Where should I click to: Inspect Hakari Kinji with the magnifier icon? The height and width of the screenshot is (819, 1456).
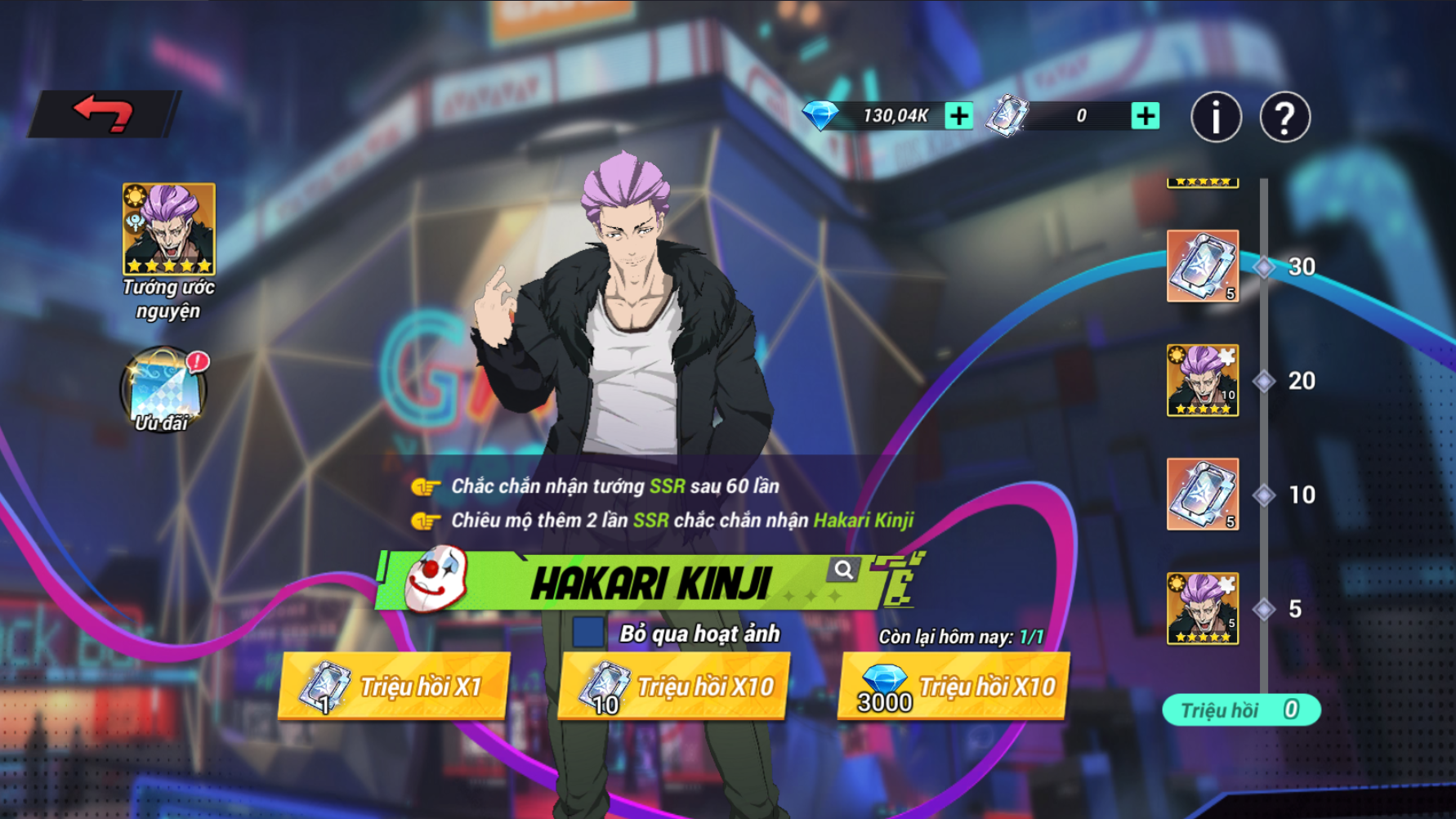coord(843,570)
